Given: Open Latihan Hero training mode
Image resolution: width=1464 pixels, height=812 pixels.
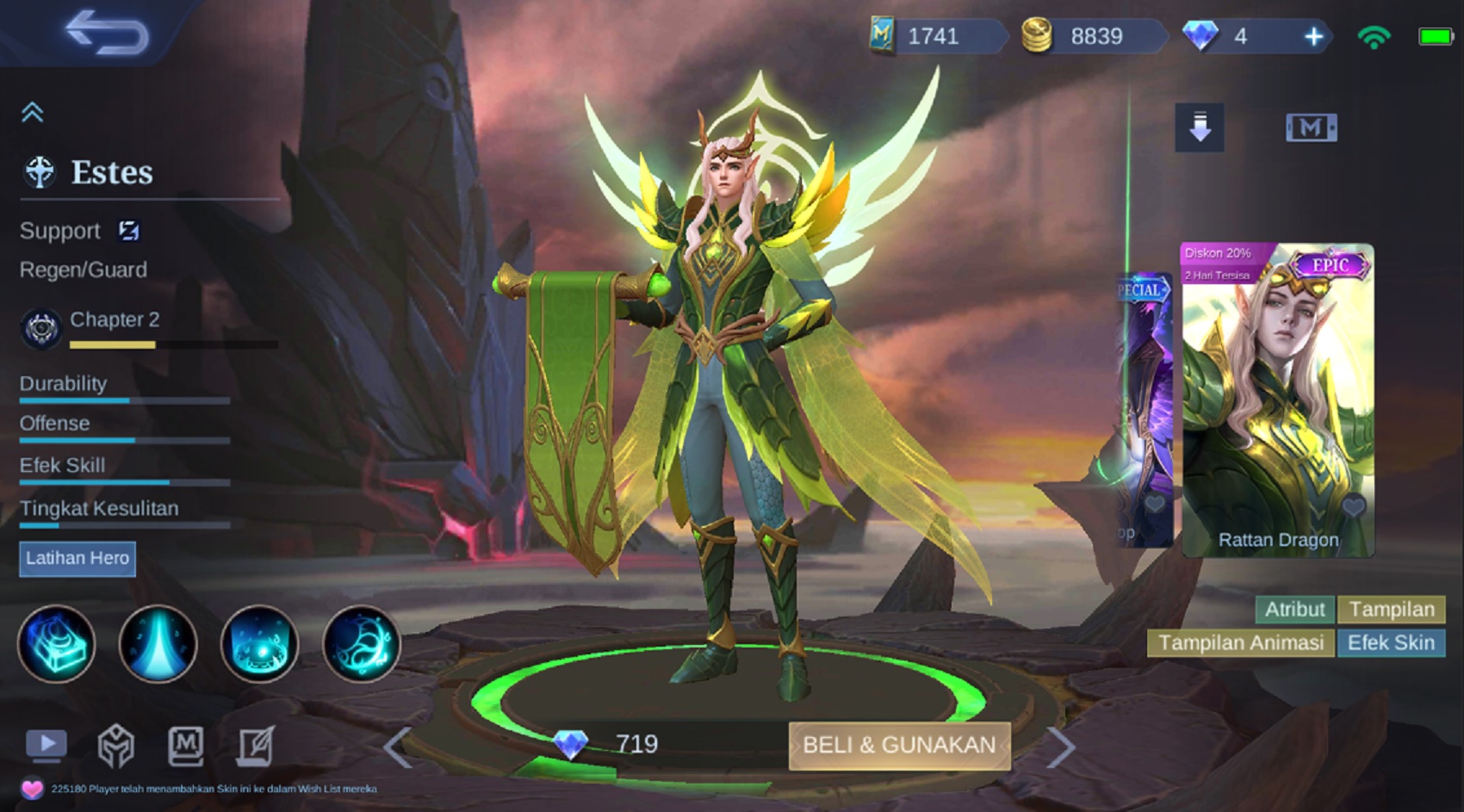Looking at the screenshot, I should tap(78, 559).
